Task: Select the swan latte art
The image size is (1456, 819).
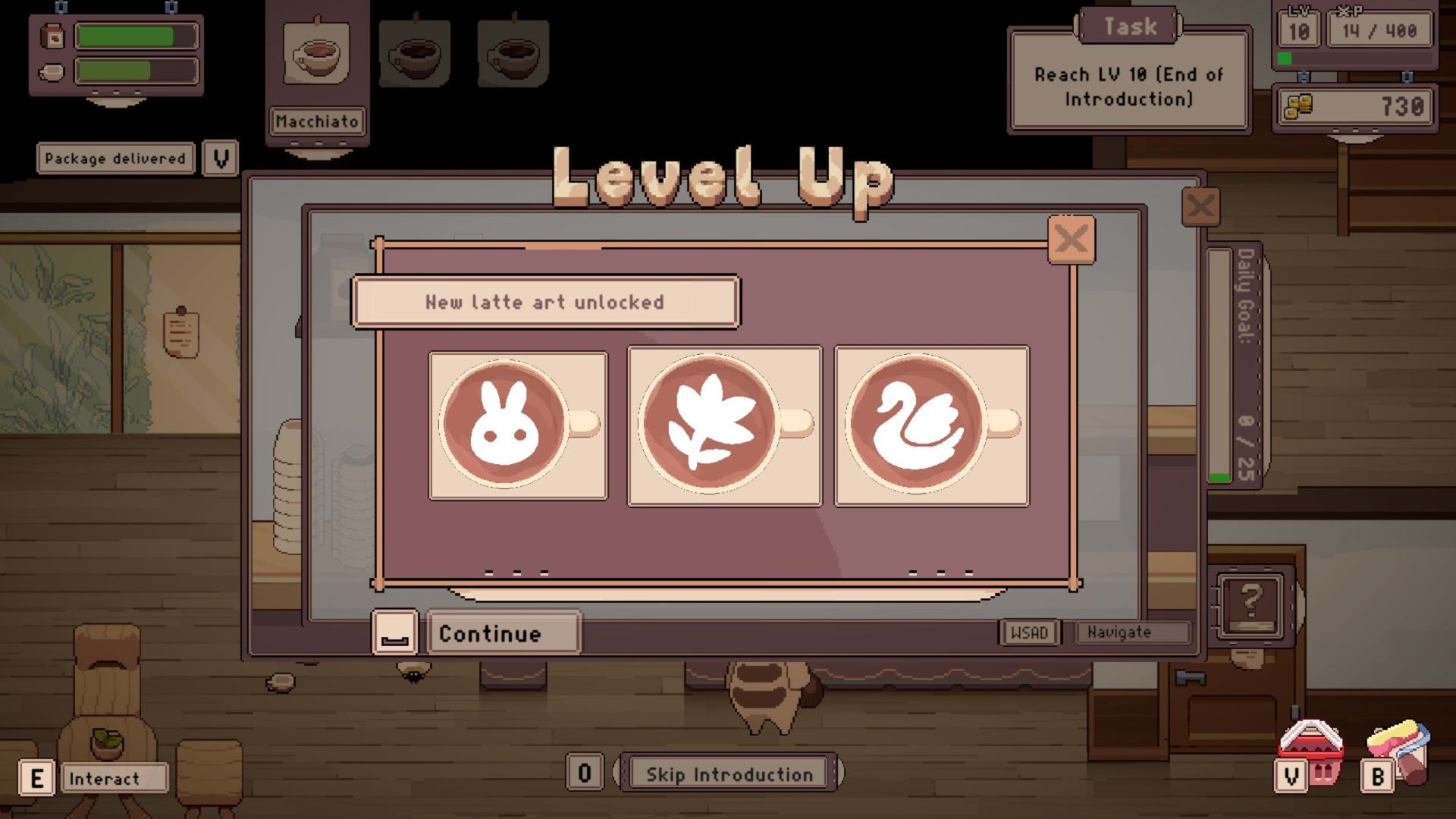Action: (931, 425)
